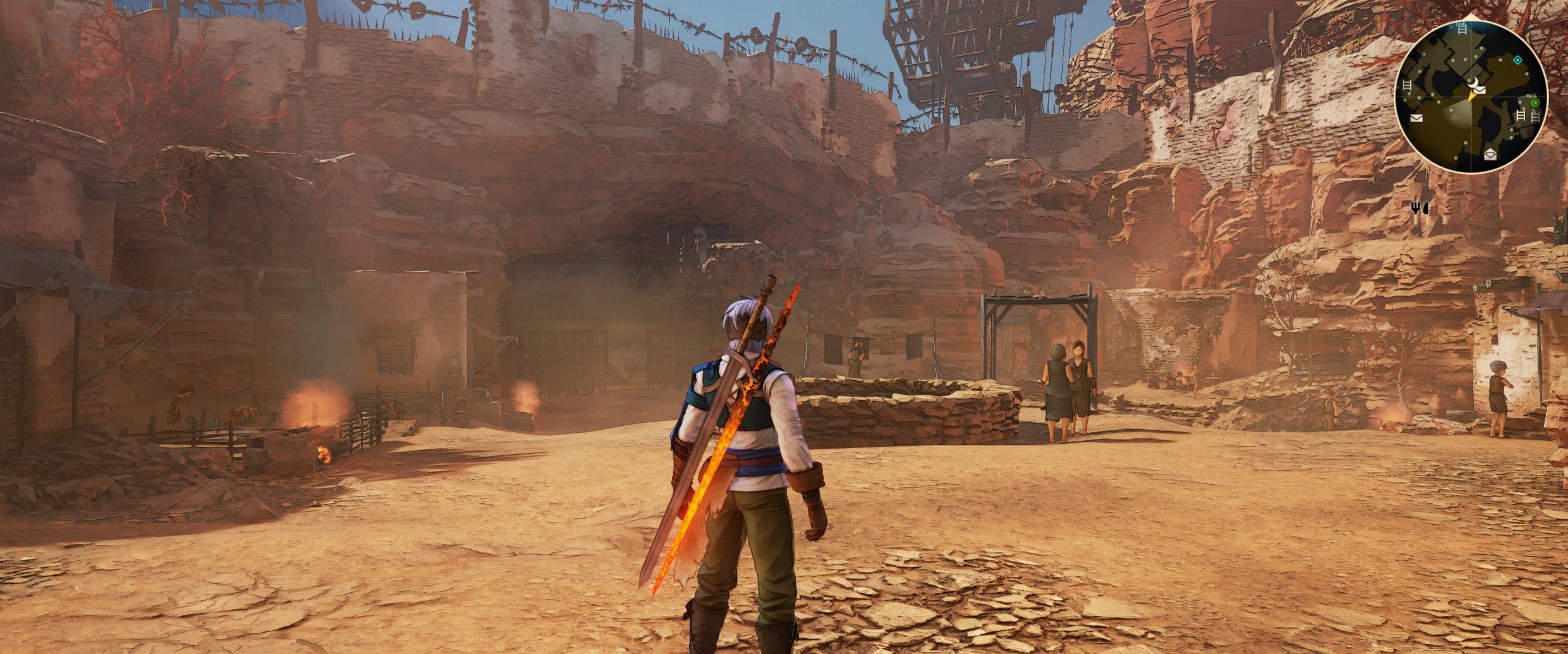
Task: Click the fork and knife meal icon
Action: point(1420,210)
